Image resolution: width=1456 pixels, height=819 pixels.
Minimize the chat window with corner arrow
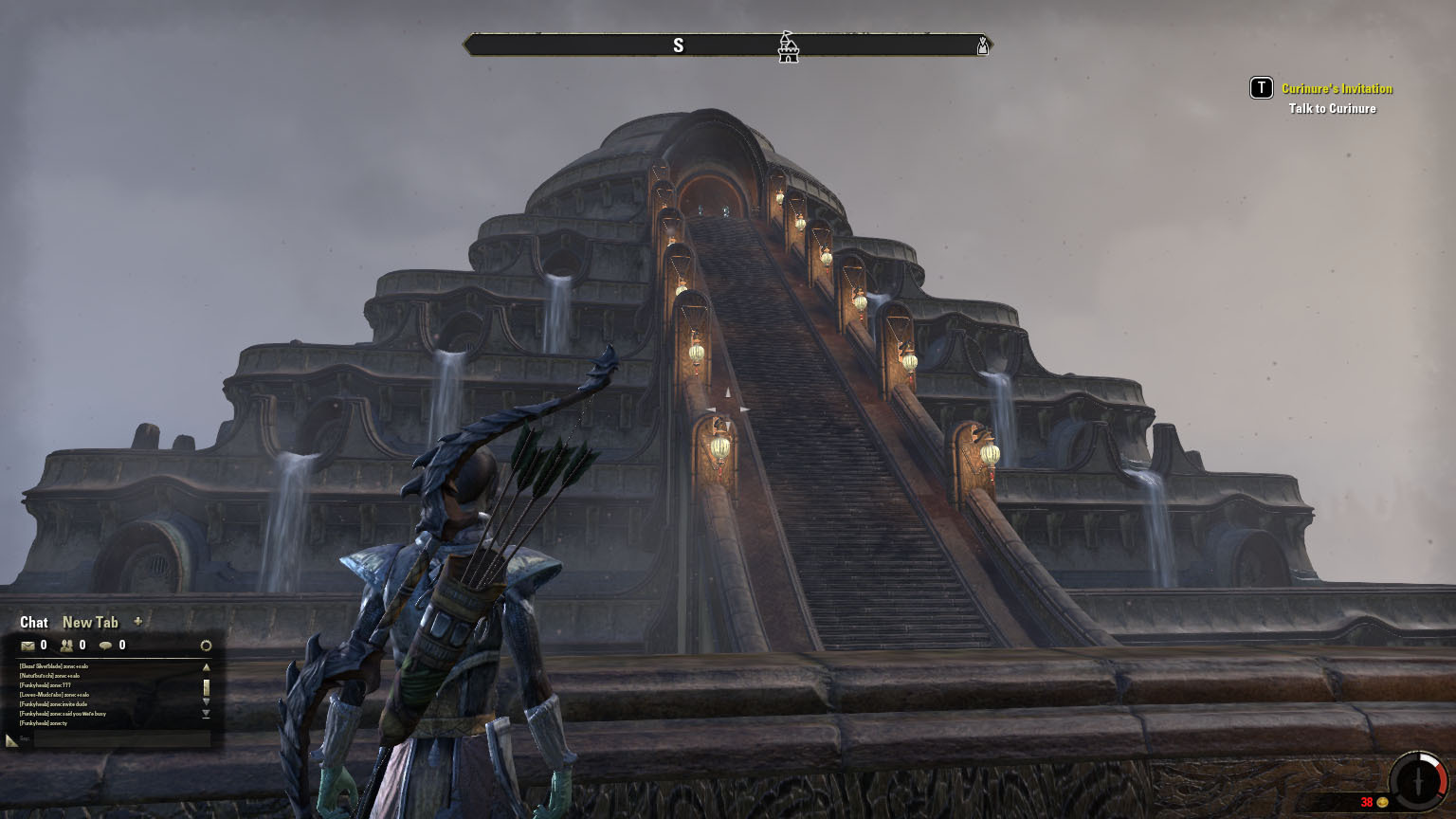[11, 740]
